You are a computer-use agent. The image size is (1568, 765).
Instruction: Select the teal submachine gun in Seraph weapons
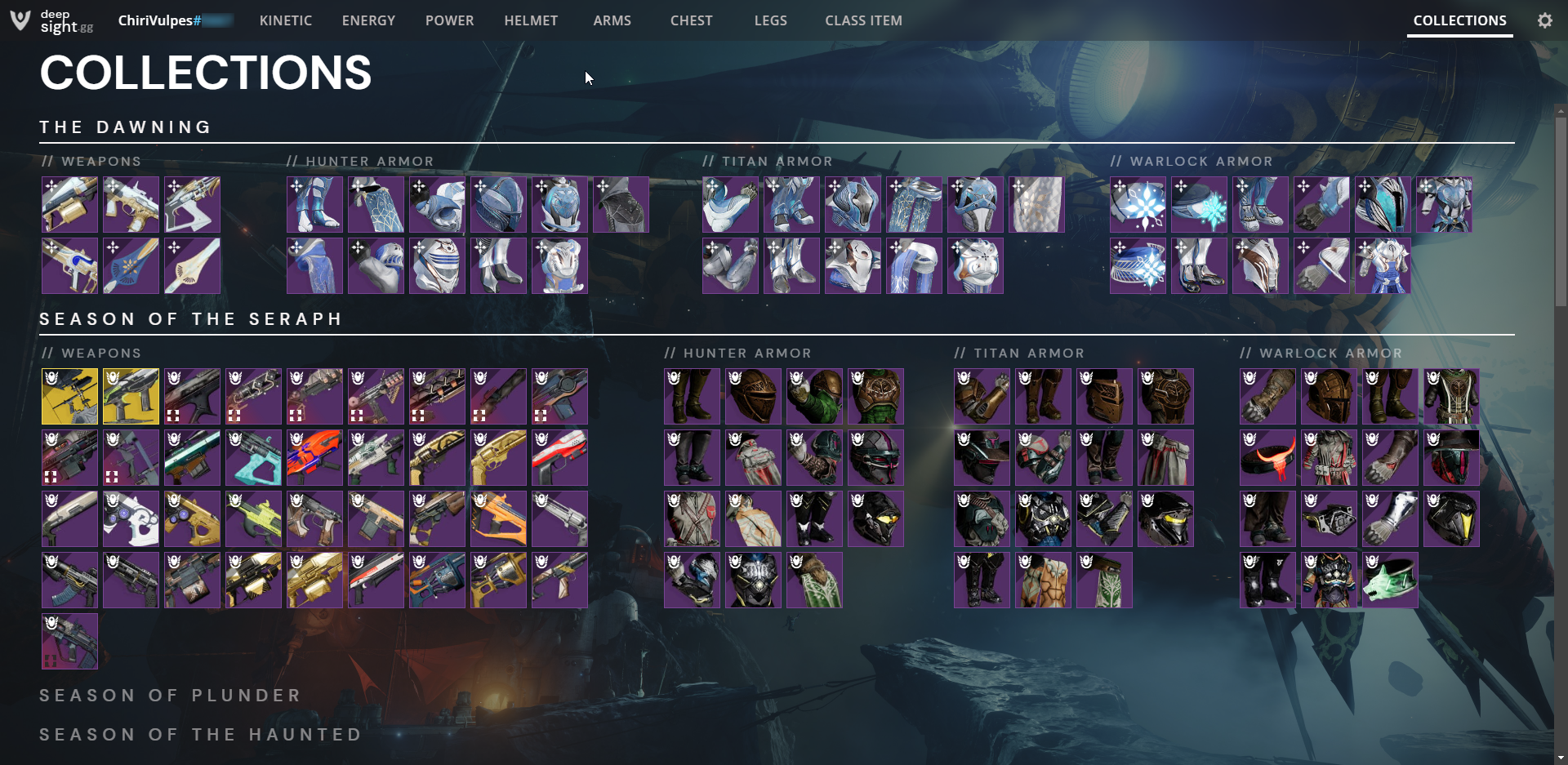pos(254,458)
